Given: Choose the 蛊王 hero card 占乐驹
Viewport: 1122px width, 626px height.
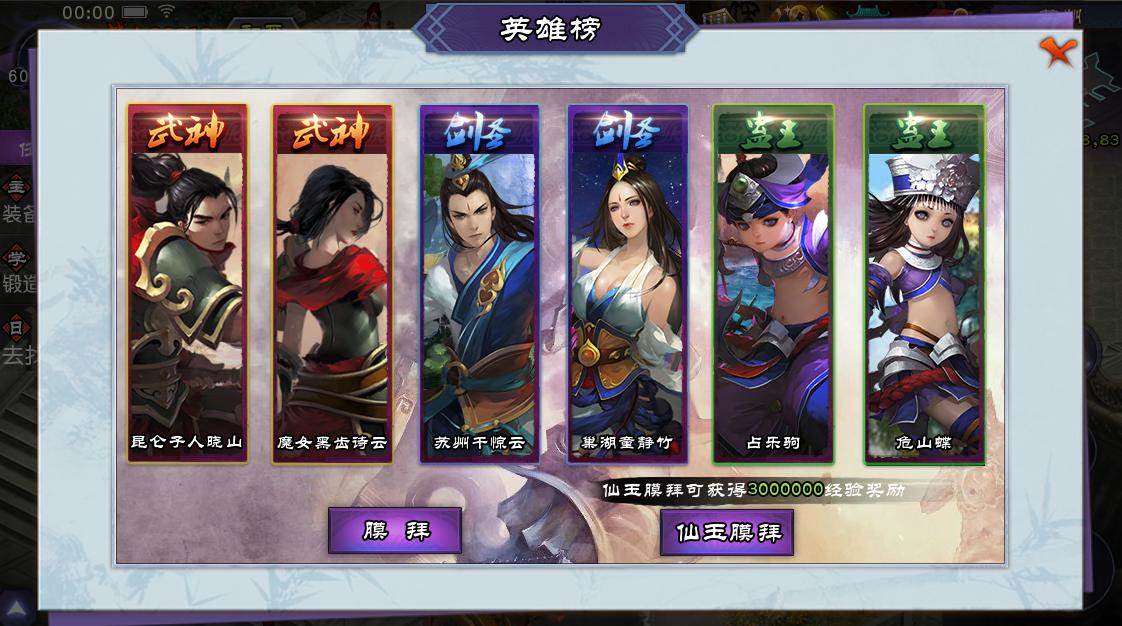Looking at the screenshot, I should (x=773, y=284).
